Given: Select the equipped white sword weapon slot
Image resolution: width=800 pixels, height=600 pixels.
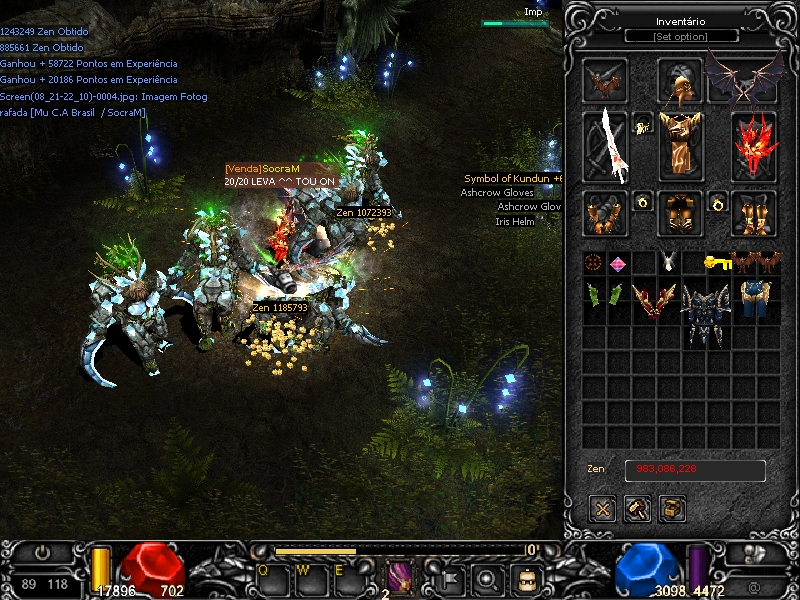Looking at the screenshot, I should click(x=606, y=146).
